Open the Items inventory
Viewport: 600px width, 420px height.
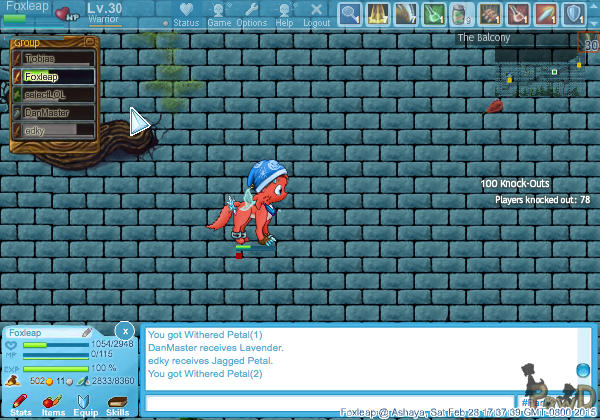pyautogui.click(x=53, y=404)
